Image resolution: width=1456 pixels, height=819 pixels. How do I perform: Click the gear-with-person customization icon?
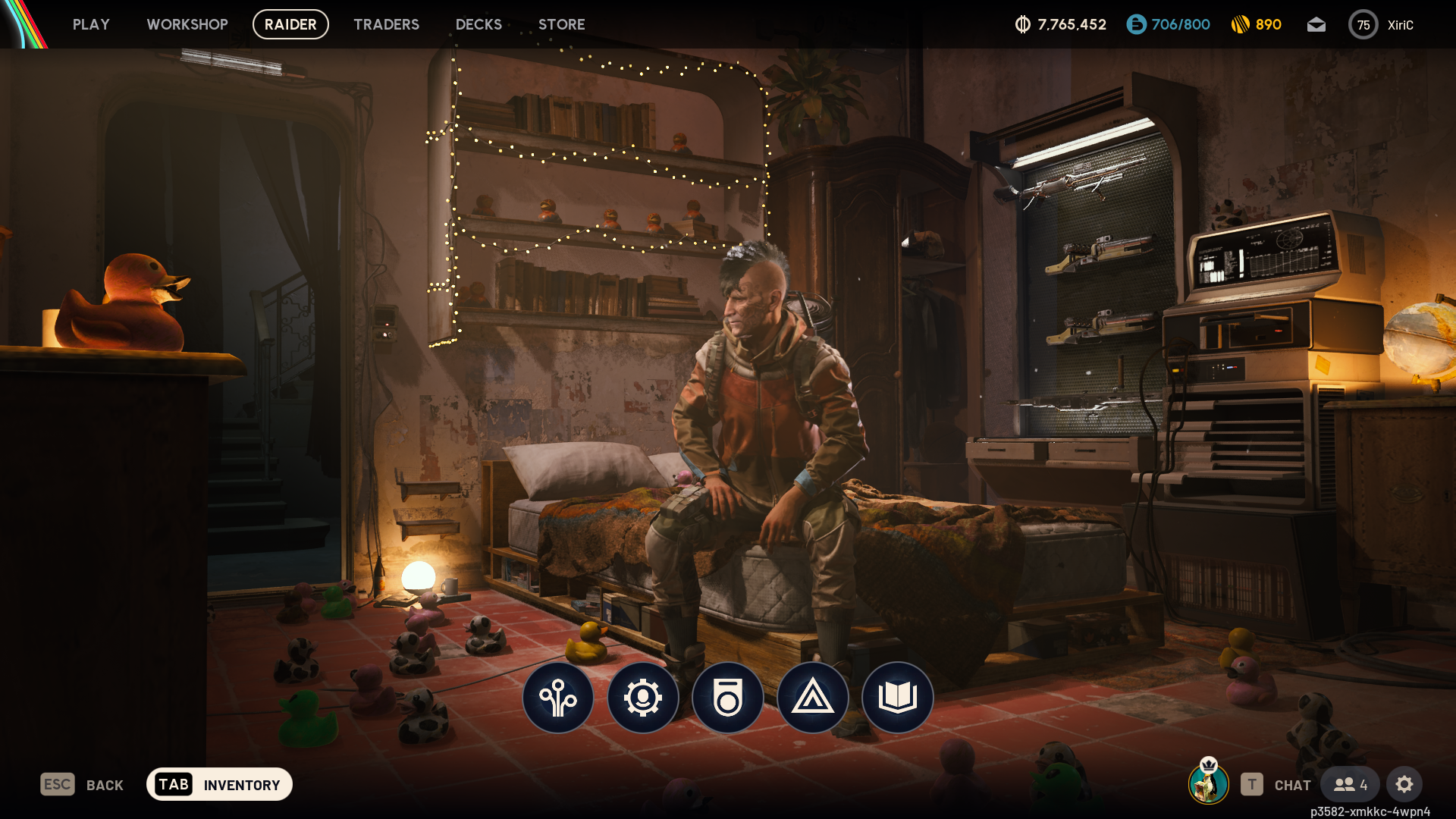coord(643,698)
